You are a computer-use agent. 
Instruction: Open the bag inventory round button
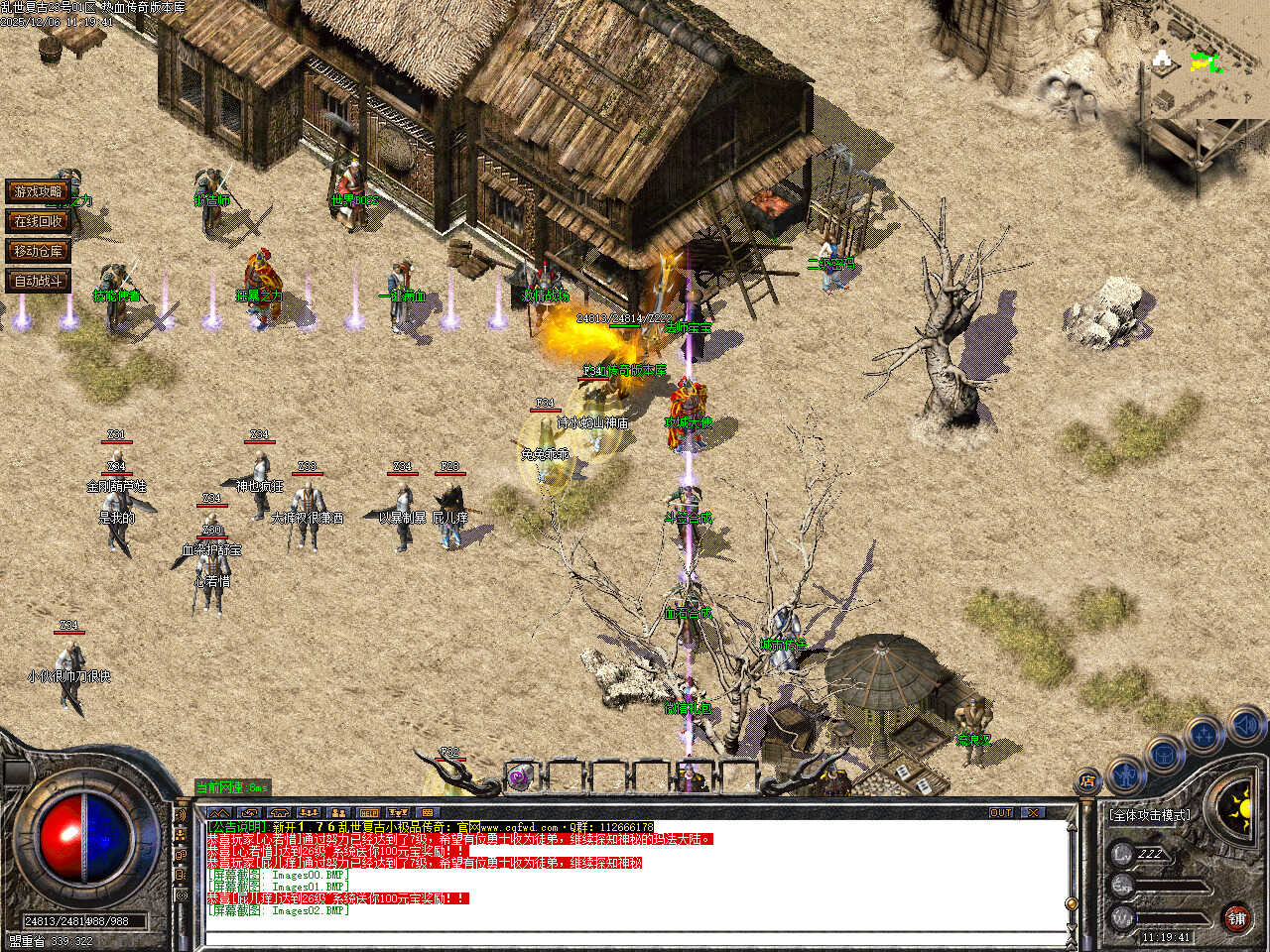click(x=1164, y=755)
